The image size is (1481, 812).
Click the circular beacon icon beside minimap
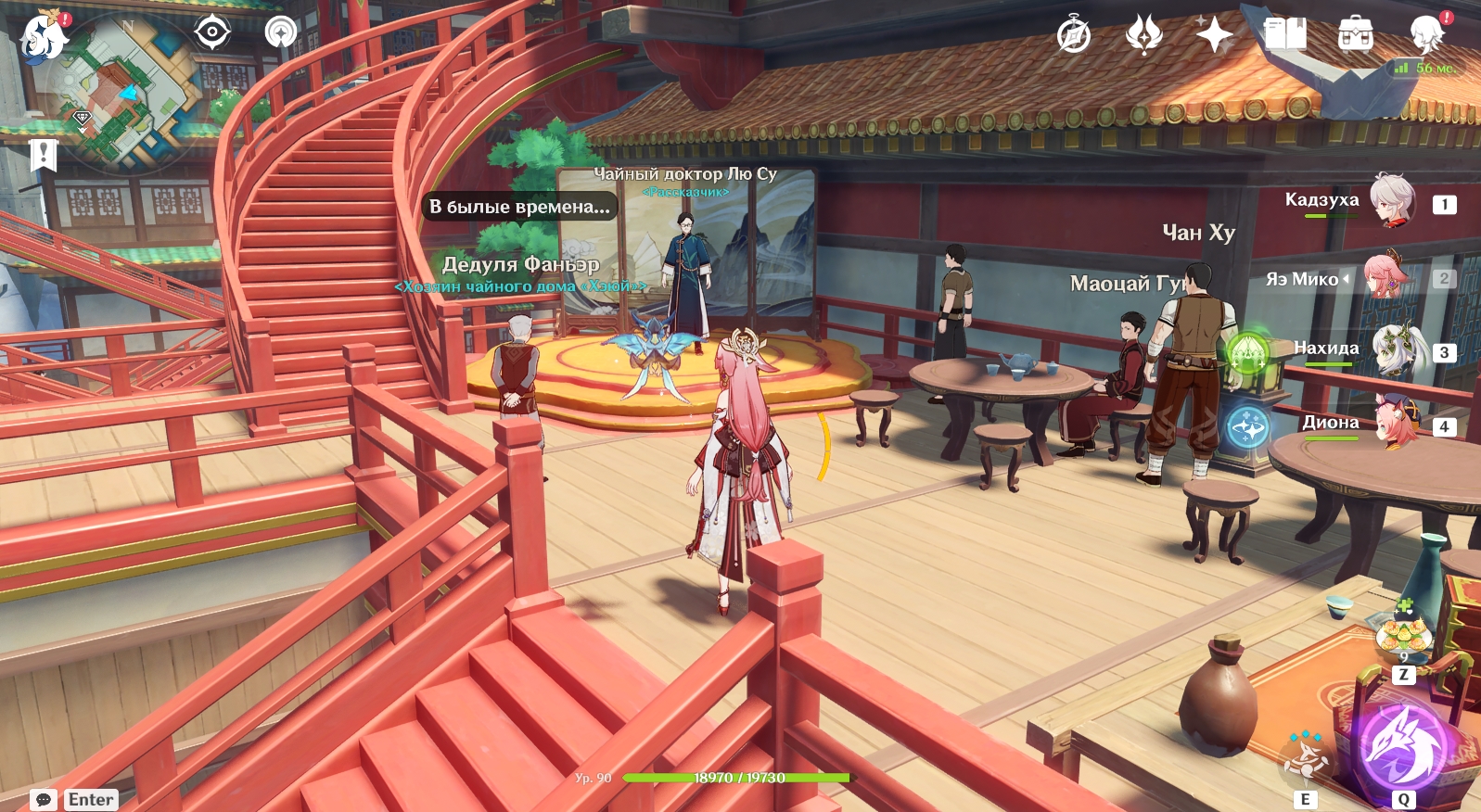tap(280, 32)
